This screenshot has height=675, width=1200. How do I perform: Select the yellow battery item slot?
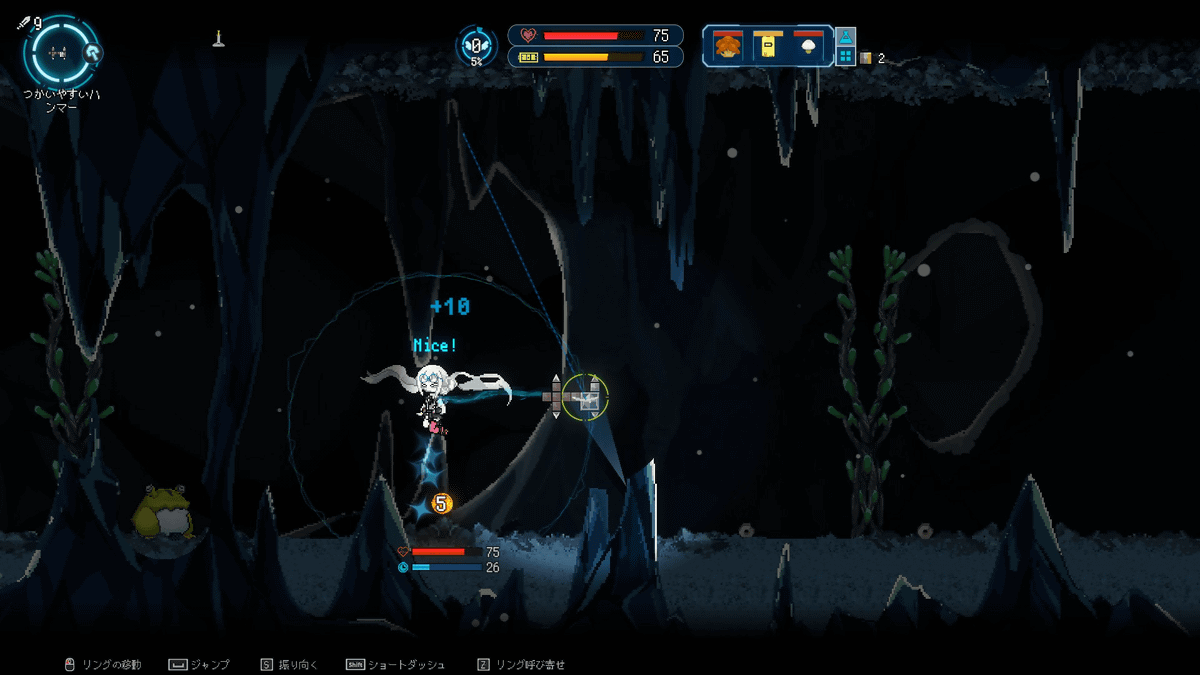(767, 46)
